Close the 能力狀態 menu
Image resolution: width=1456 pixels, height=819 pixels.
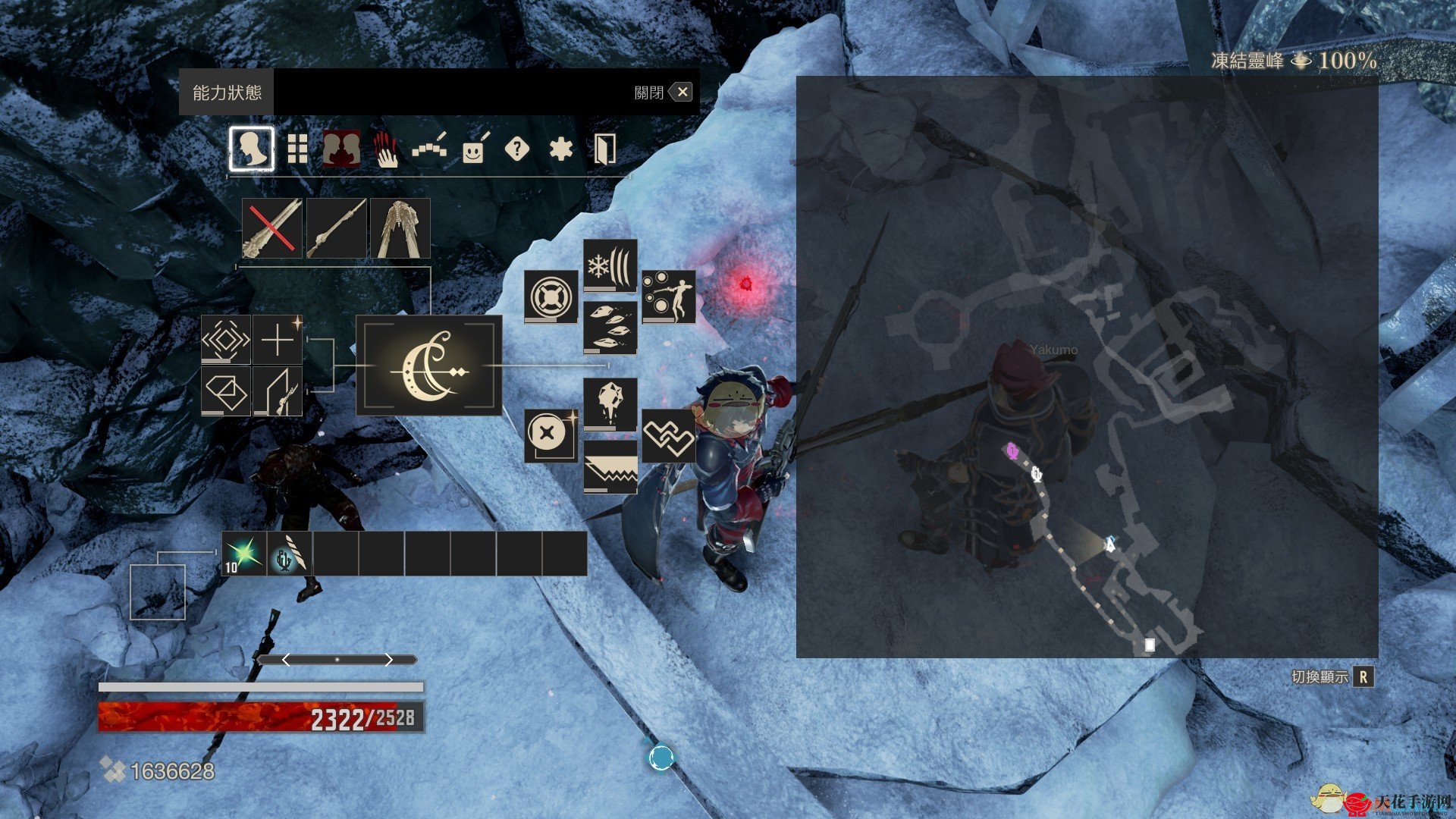[682, 93]
